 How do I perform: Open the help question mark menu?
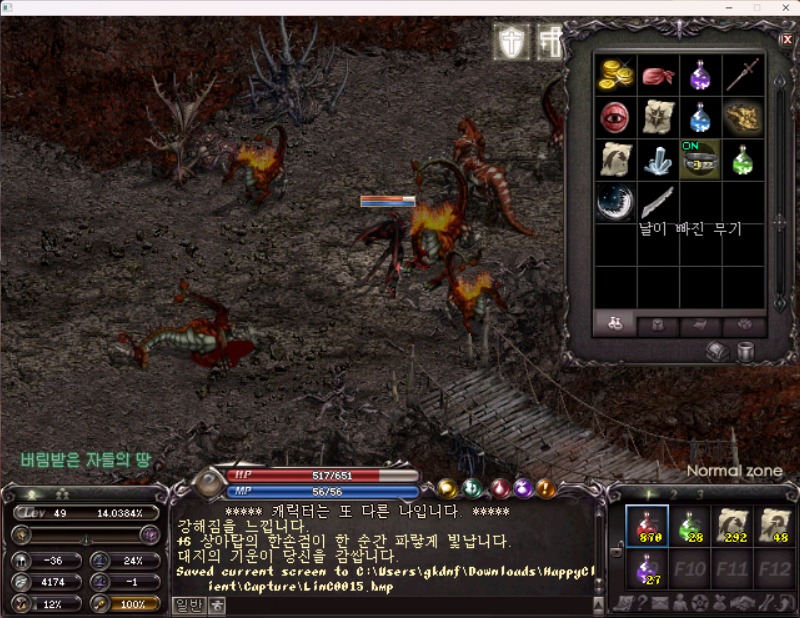pos(643,602)
